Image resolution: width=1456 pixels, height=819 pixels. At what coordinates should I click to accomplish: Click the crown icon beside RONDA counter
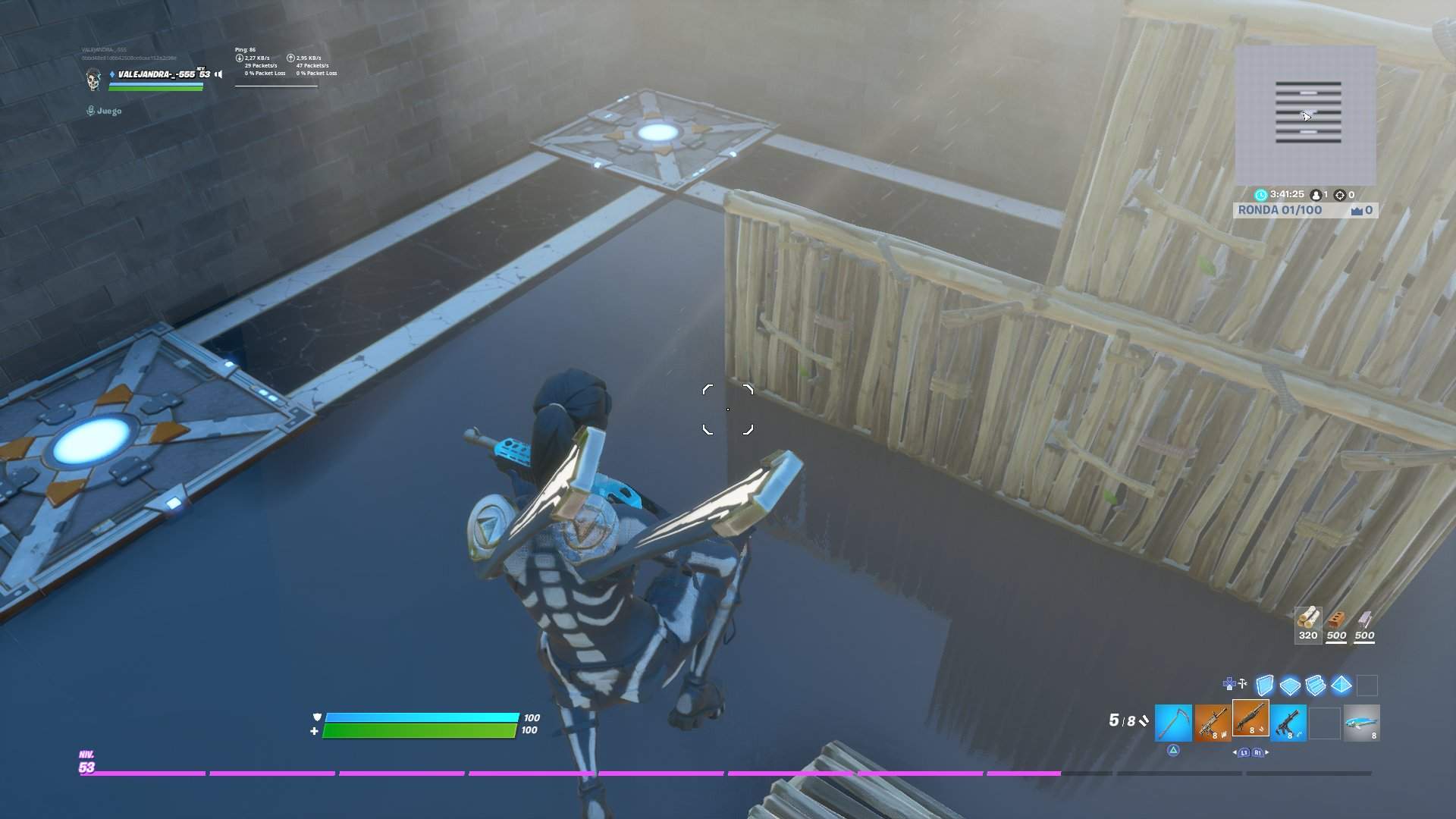(1357, 210)
